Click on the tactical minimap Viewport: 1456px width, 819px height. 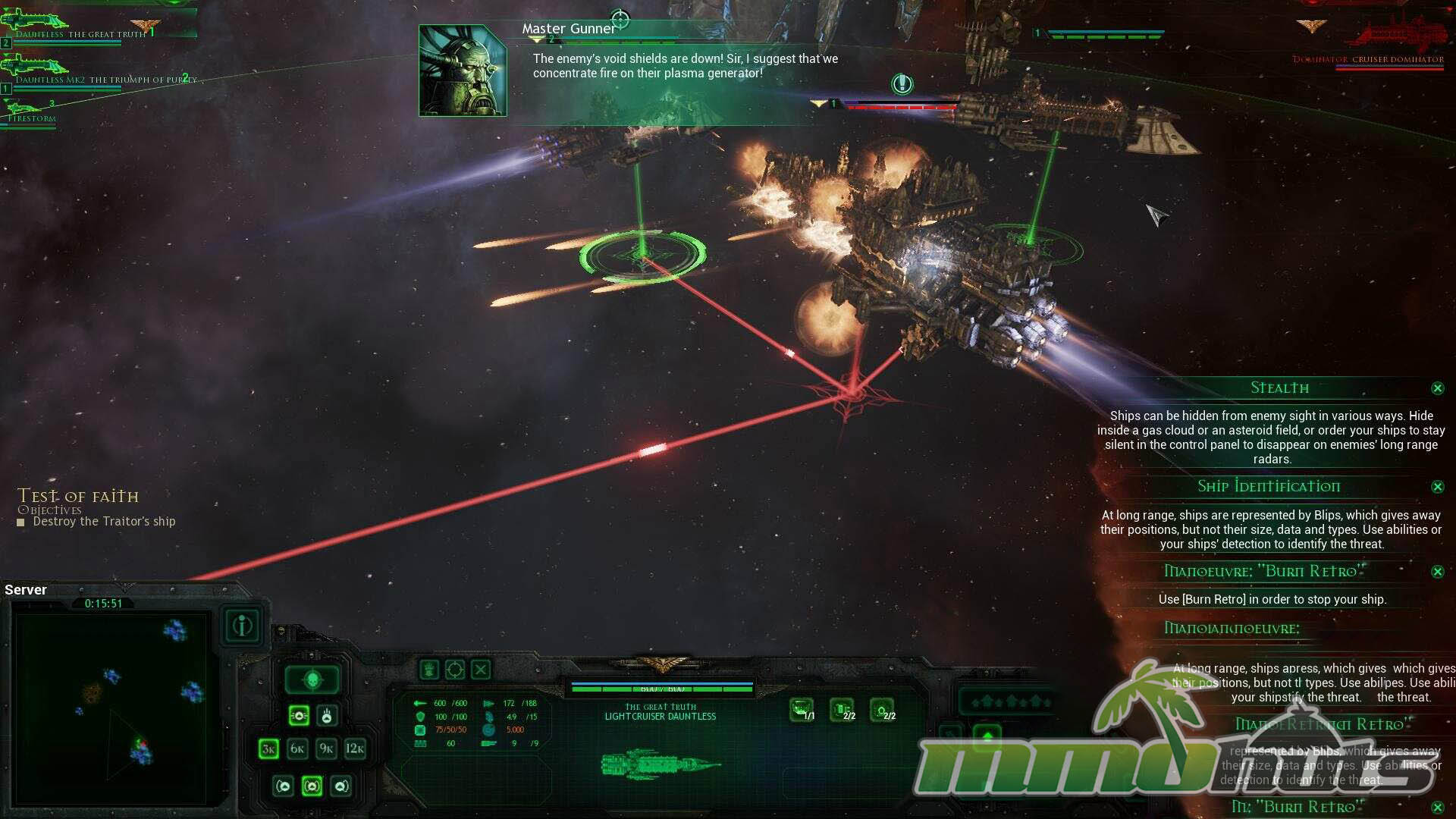(x=111, y=709)
